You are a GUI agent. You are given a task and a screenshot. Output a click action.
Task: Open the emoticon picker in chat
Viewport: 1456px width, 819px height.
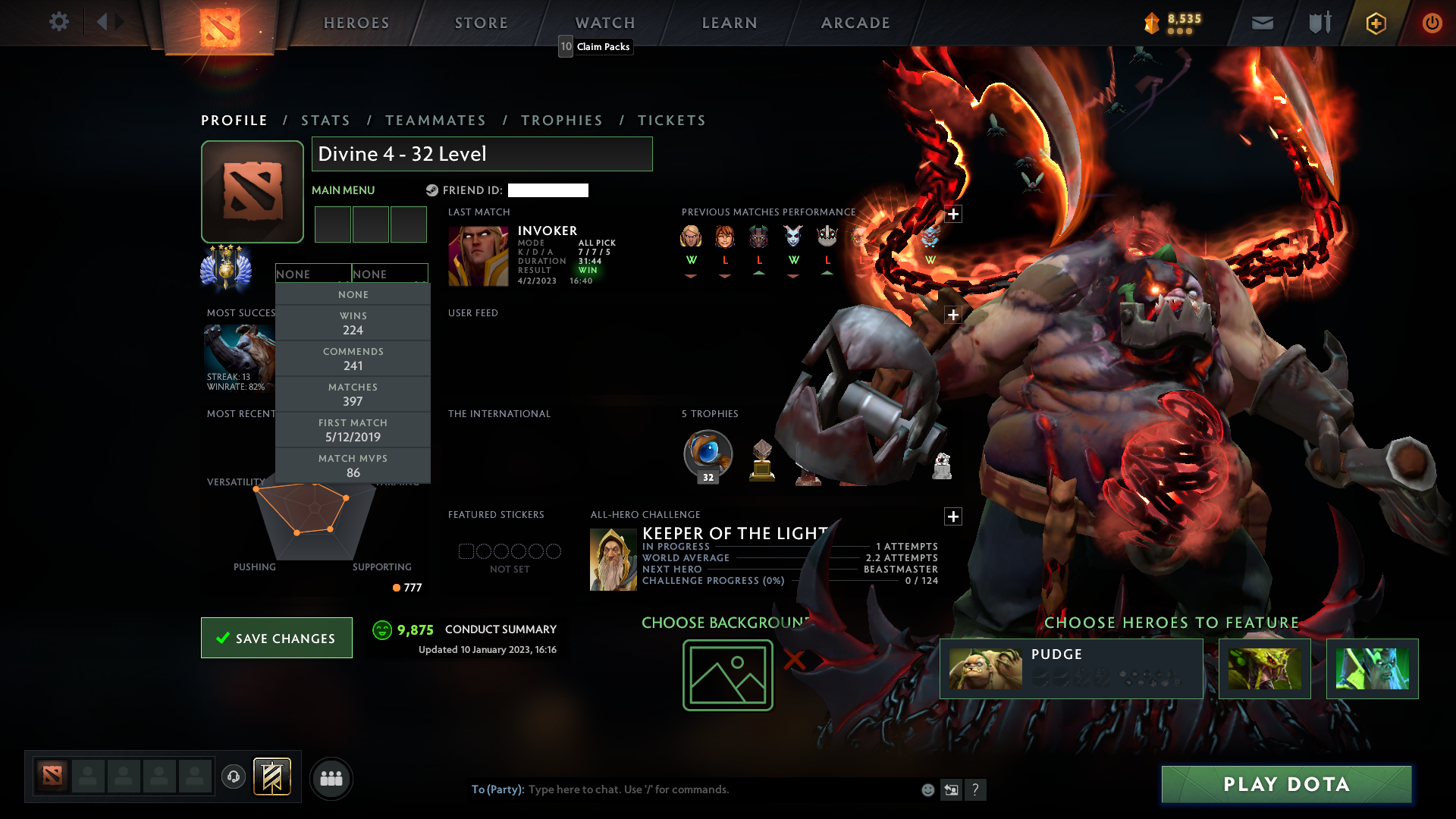[927, 789]
